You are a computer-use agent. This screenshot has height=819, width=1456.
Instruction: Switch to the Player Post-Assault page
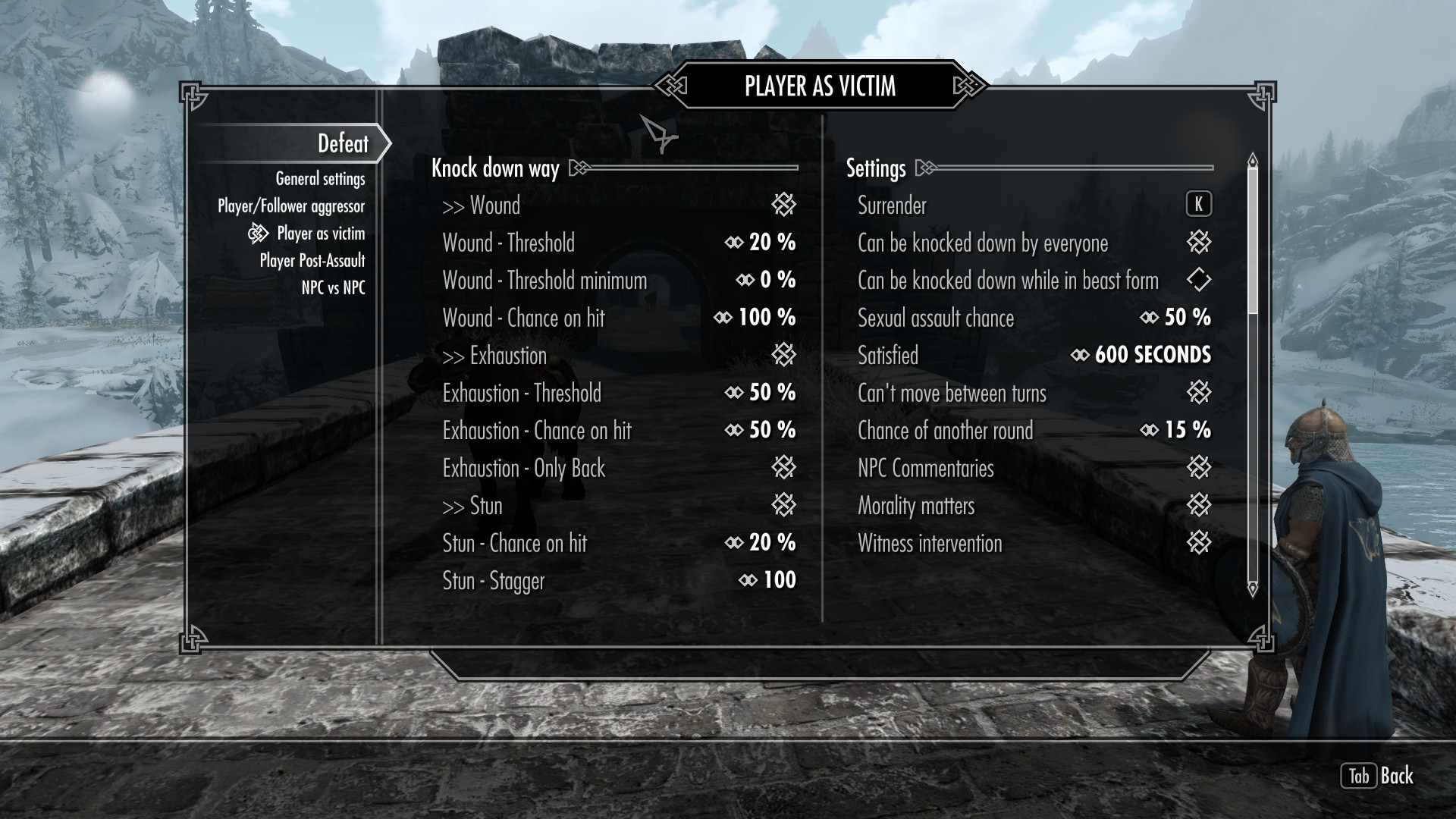tap(312, 261)
